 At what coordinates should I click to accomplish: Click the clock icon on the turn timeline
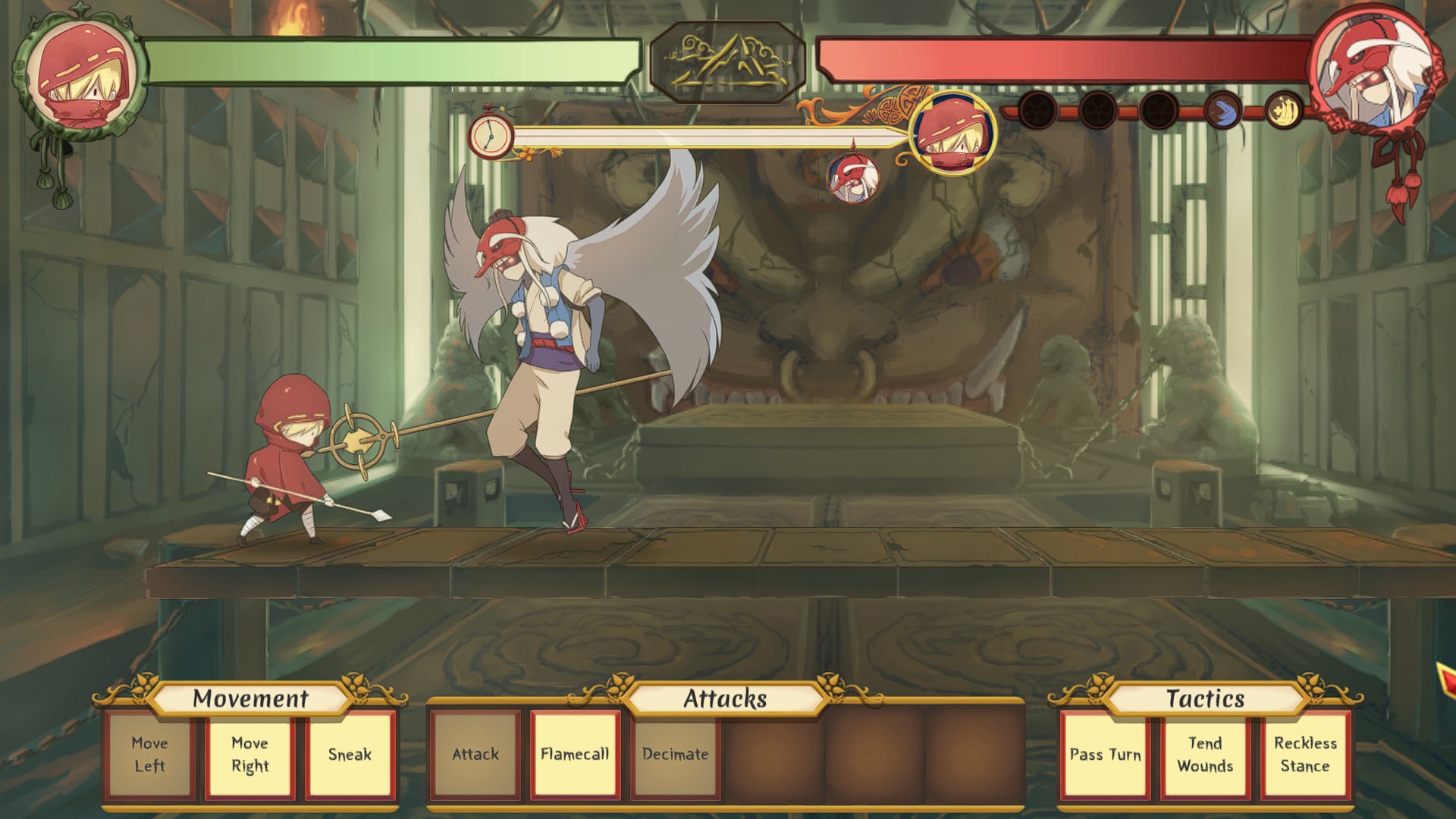490,136
